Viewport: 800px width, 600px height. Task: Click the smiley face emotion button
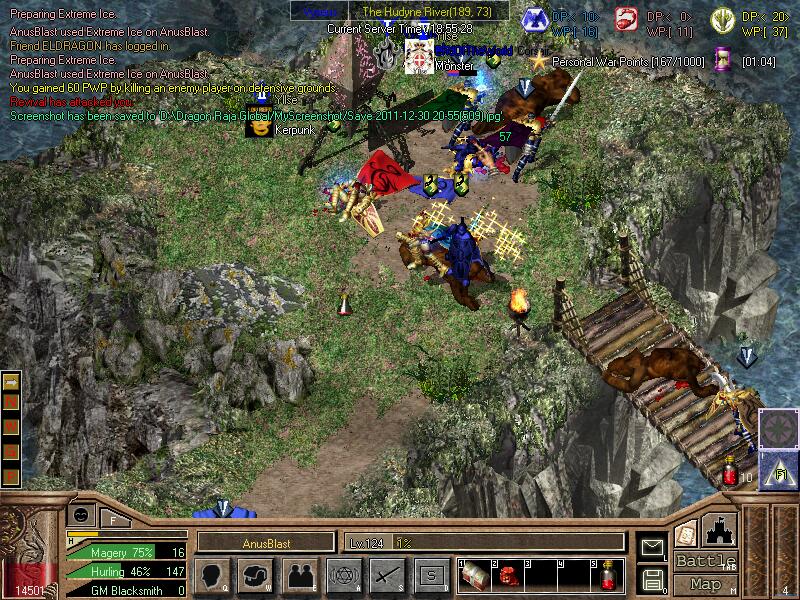(81, 513)
